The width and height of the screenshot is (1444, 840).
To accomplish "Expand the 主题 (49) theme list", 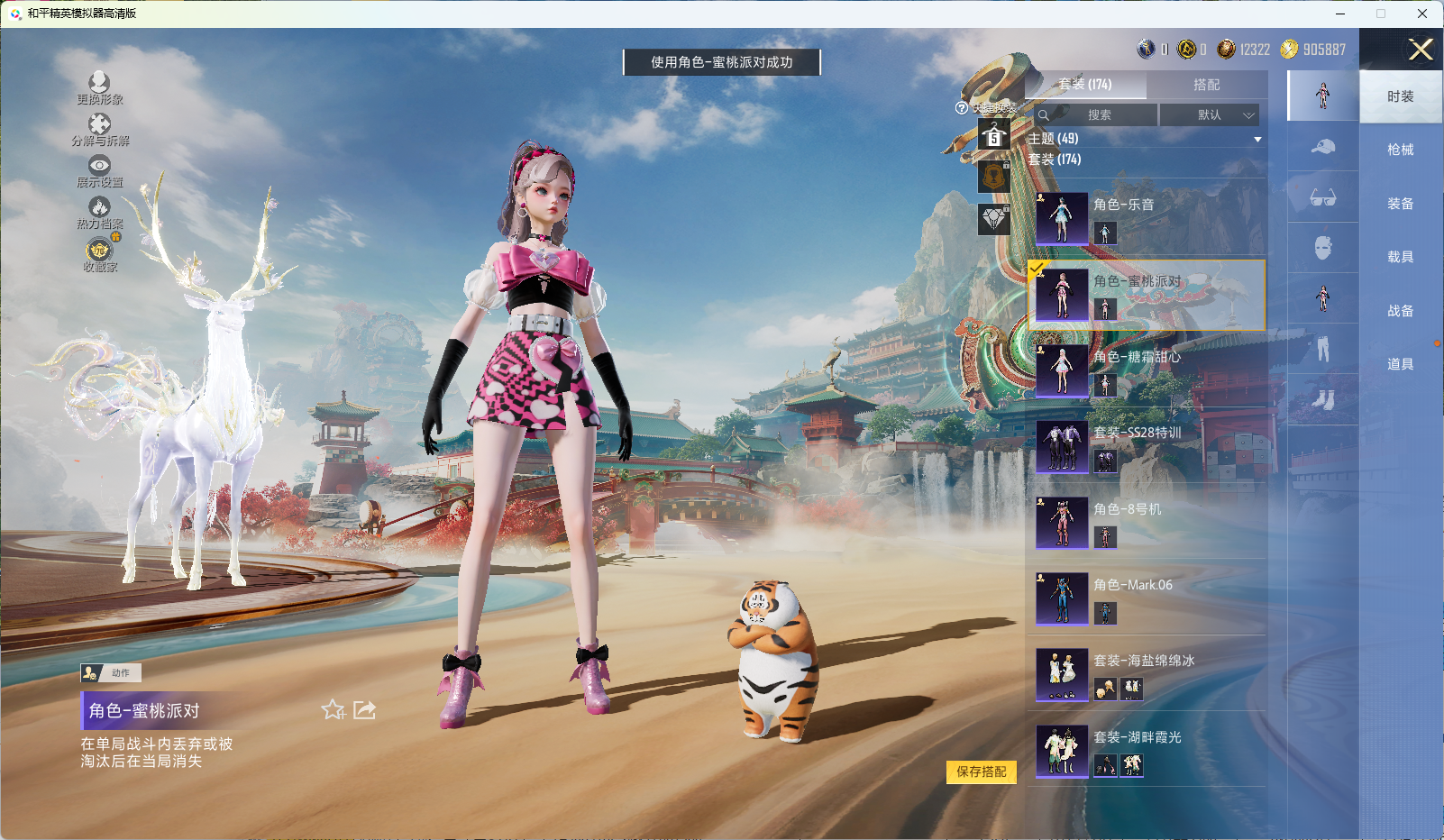I will click(x=1145, y=139).
